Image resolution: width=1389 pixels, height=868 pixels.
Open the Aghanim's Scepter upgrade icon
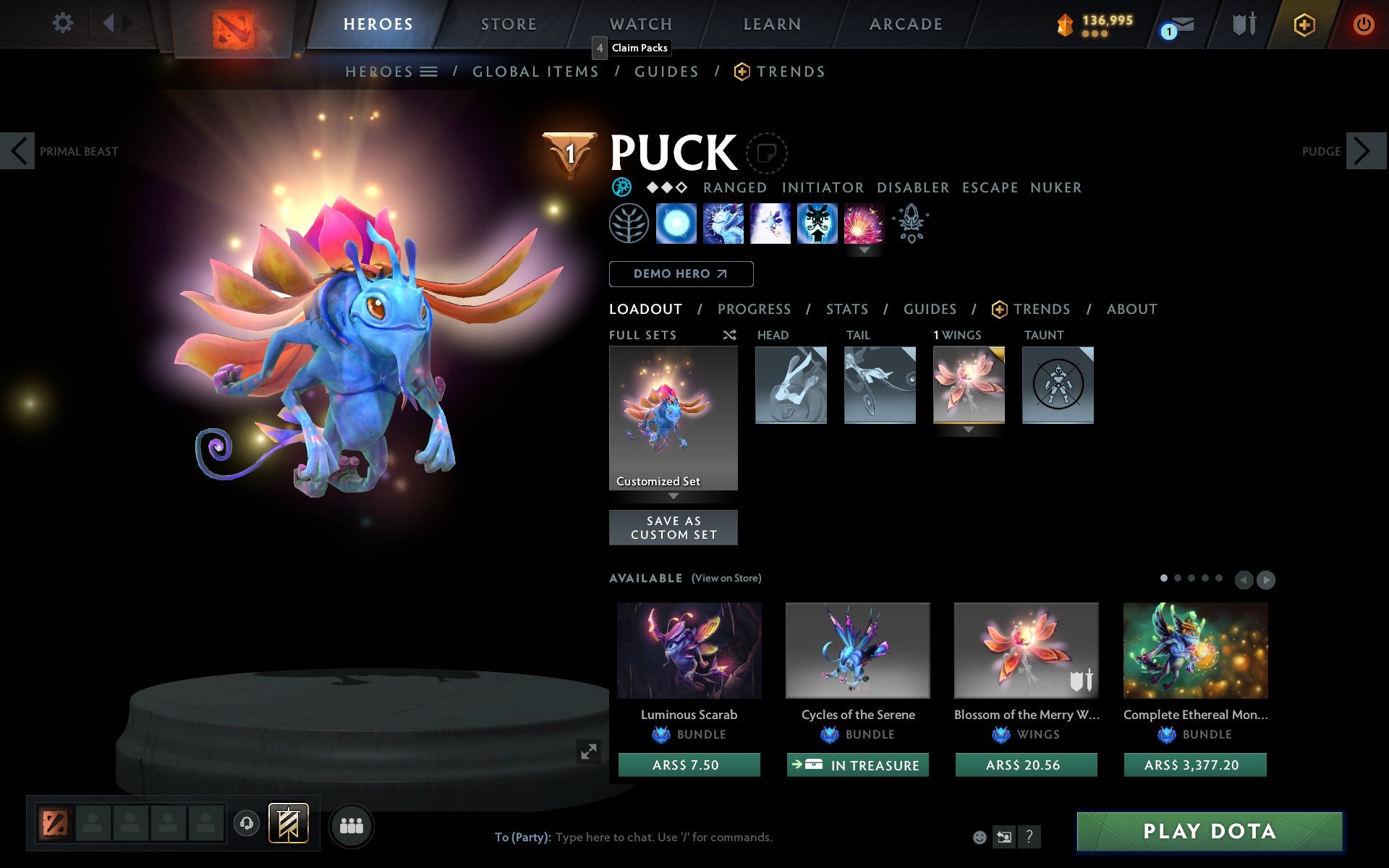click(911, 224)
